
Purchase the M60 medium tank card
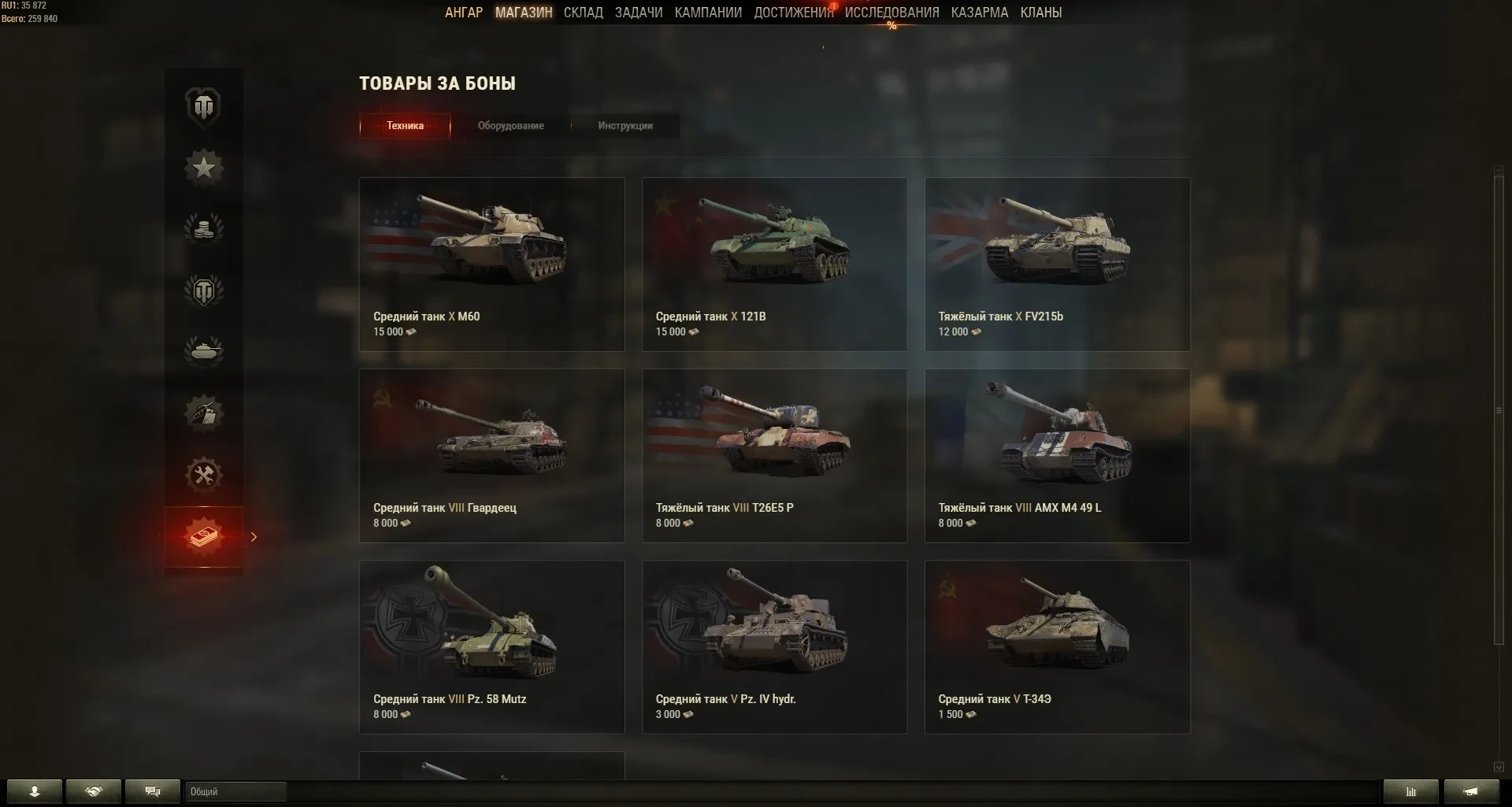click(x=491, y=264)
